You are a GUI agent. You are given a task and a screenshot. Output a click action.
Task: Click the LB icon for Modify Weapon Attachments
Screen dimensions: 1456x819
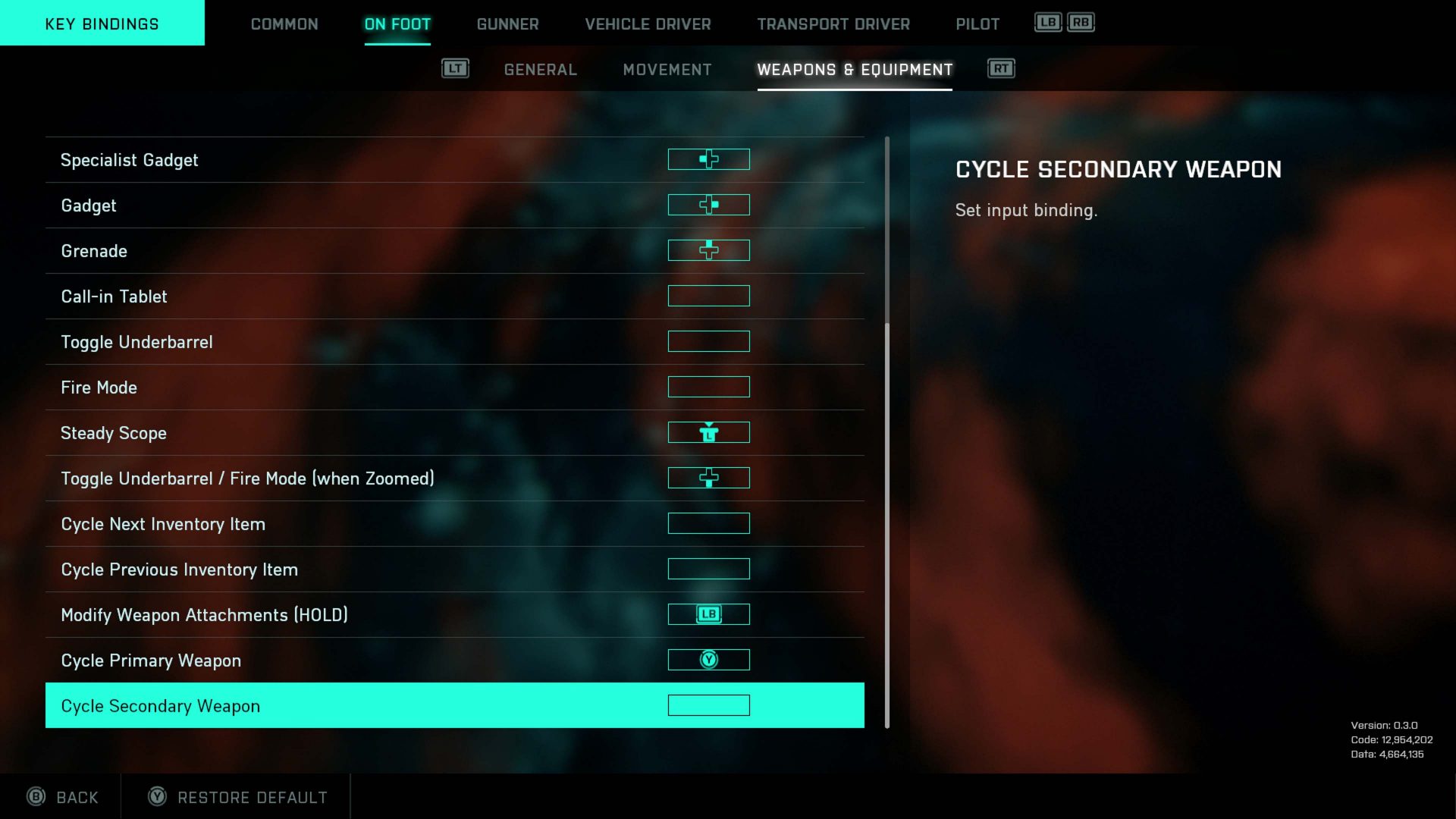tap(708, 614)
